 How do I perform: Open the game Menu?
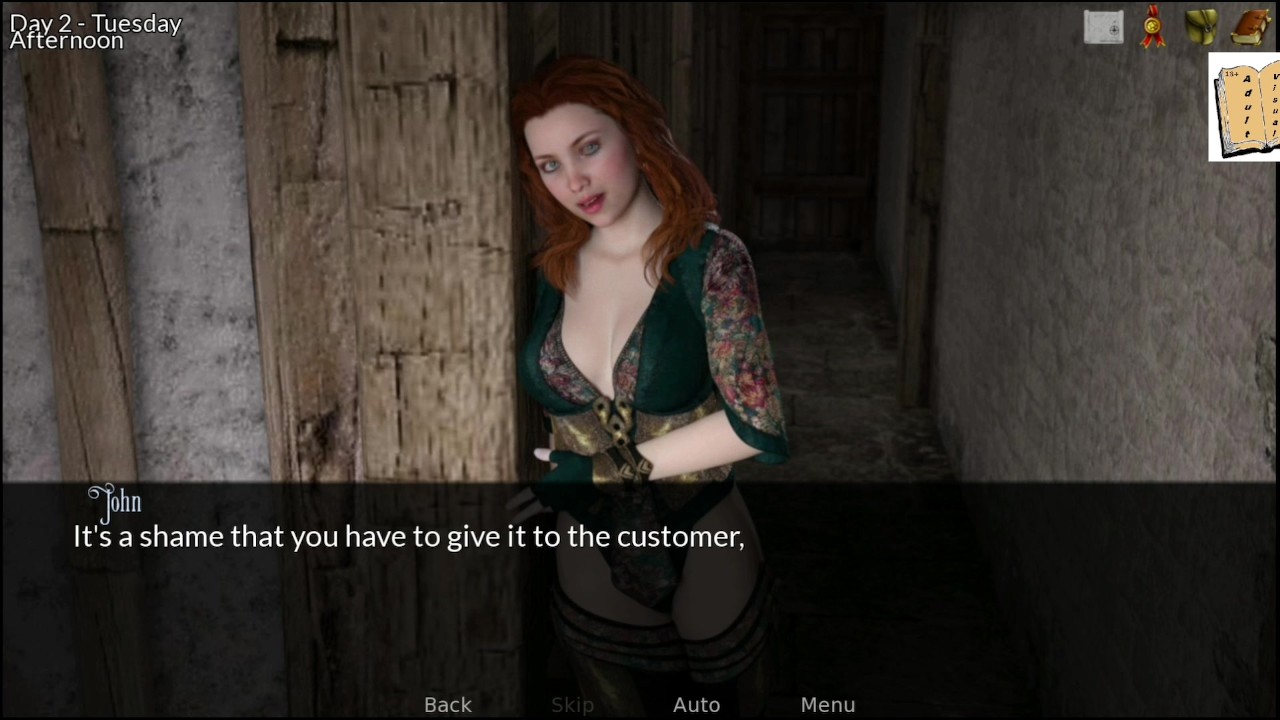click(x=828, y=705)
